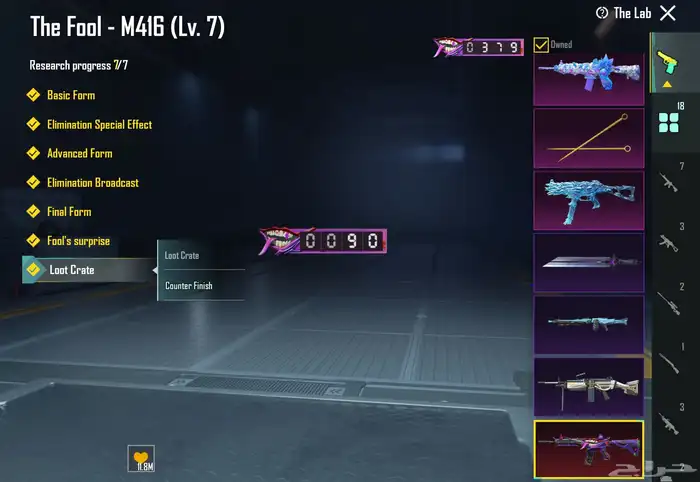Pick Loot Crate in the submenu
The width and height of the screenshot is (700, 482).
pos(183,256)
